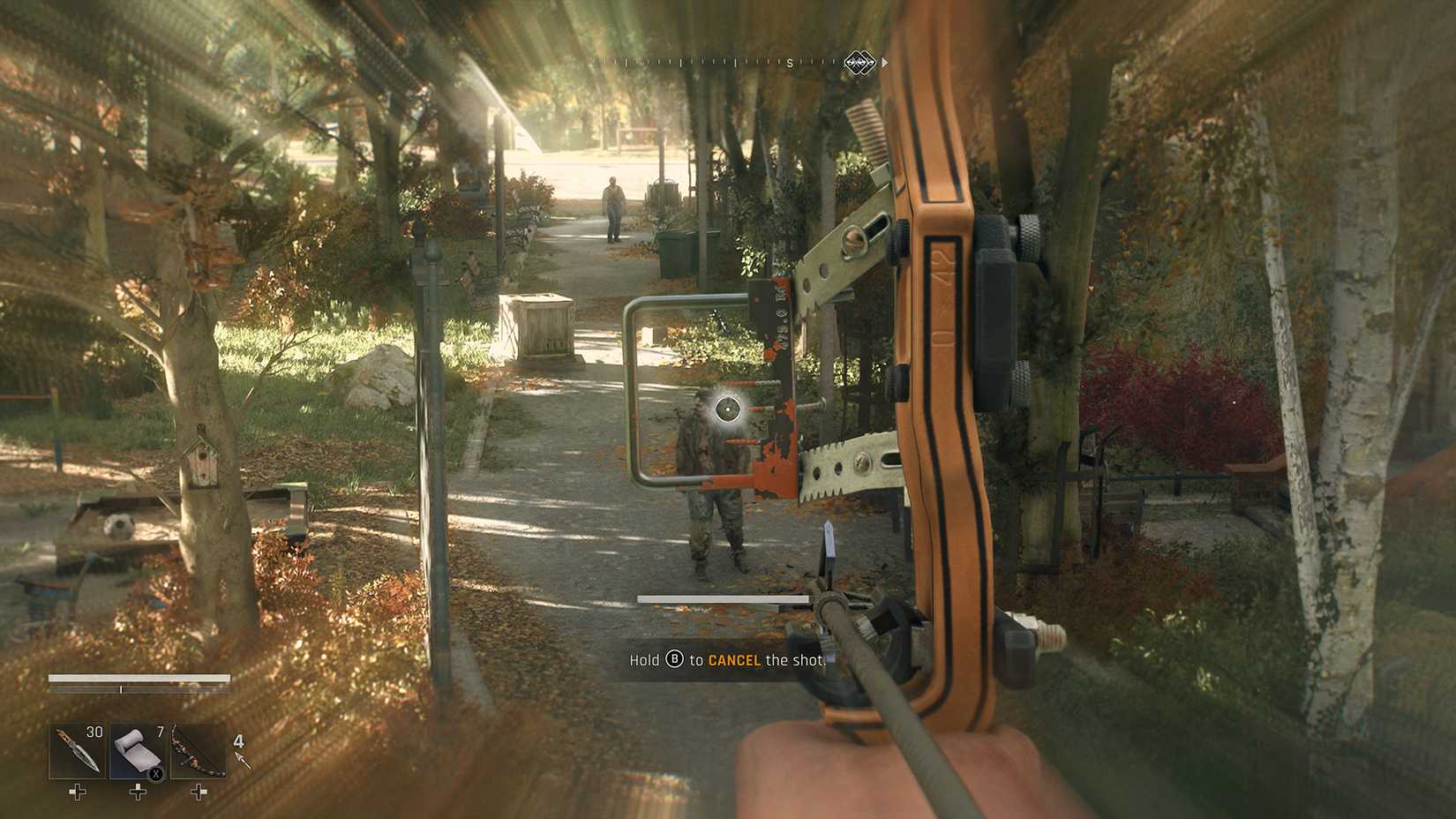Click the aiming reticle dot on the zombie
Screen dimensions: 1456x819
point(727,409)
